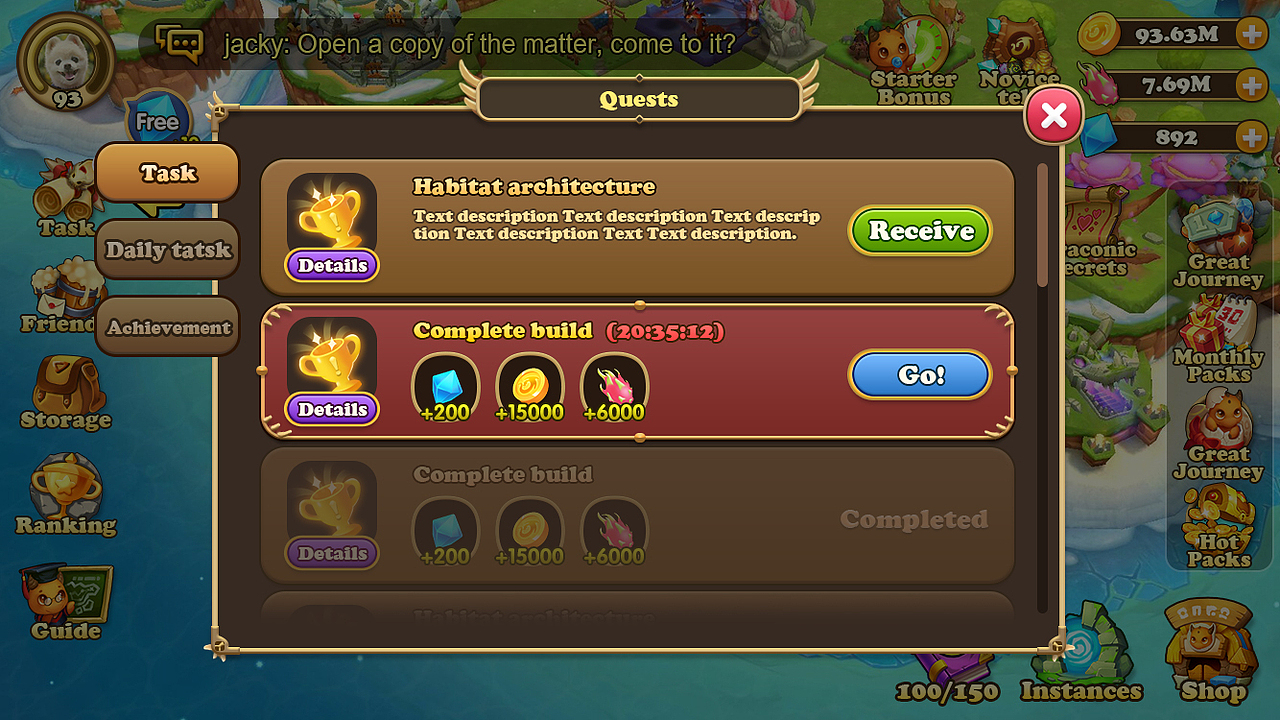The height and width of the screenshot is (720, 1280).
Task: Open the Hot Packs offer
Action: coord(1219,527)
